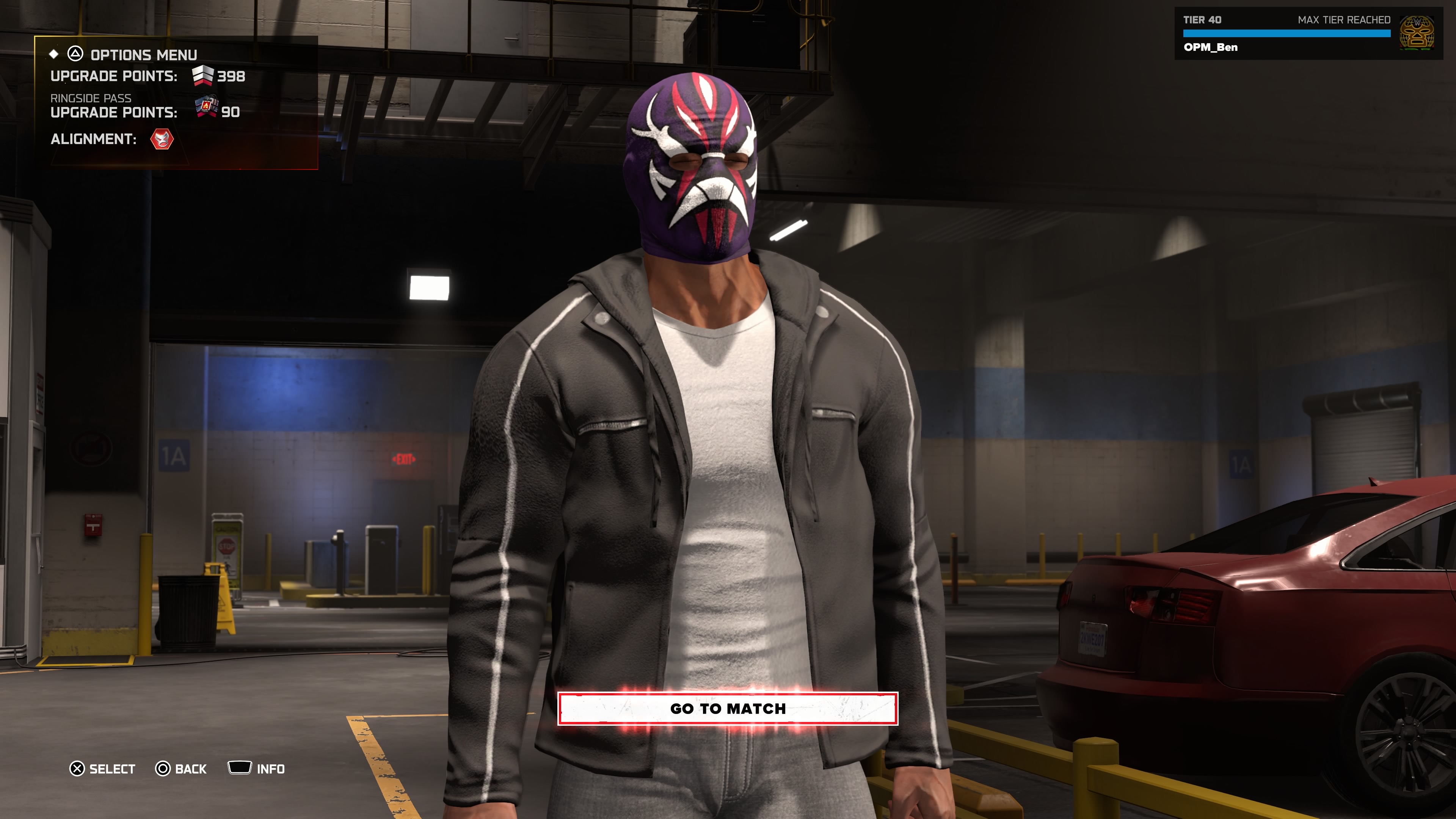1456x819 pixels.
Task: Click the diamond marker beside Options Menu
Action: pos(53,54)
